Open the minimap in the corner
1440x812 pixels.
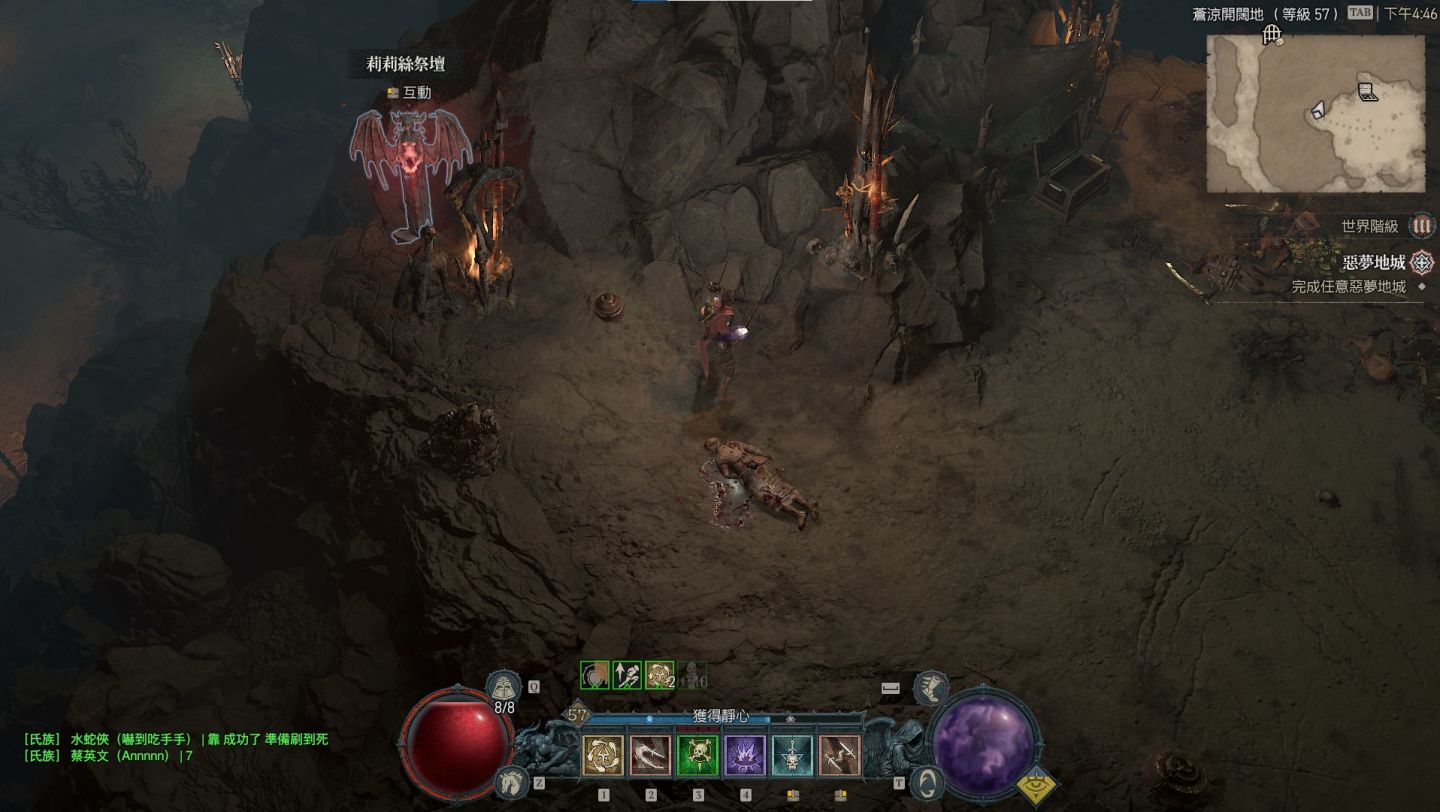click(x=1315, y=113)
